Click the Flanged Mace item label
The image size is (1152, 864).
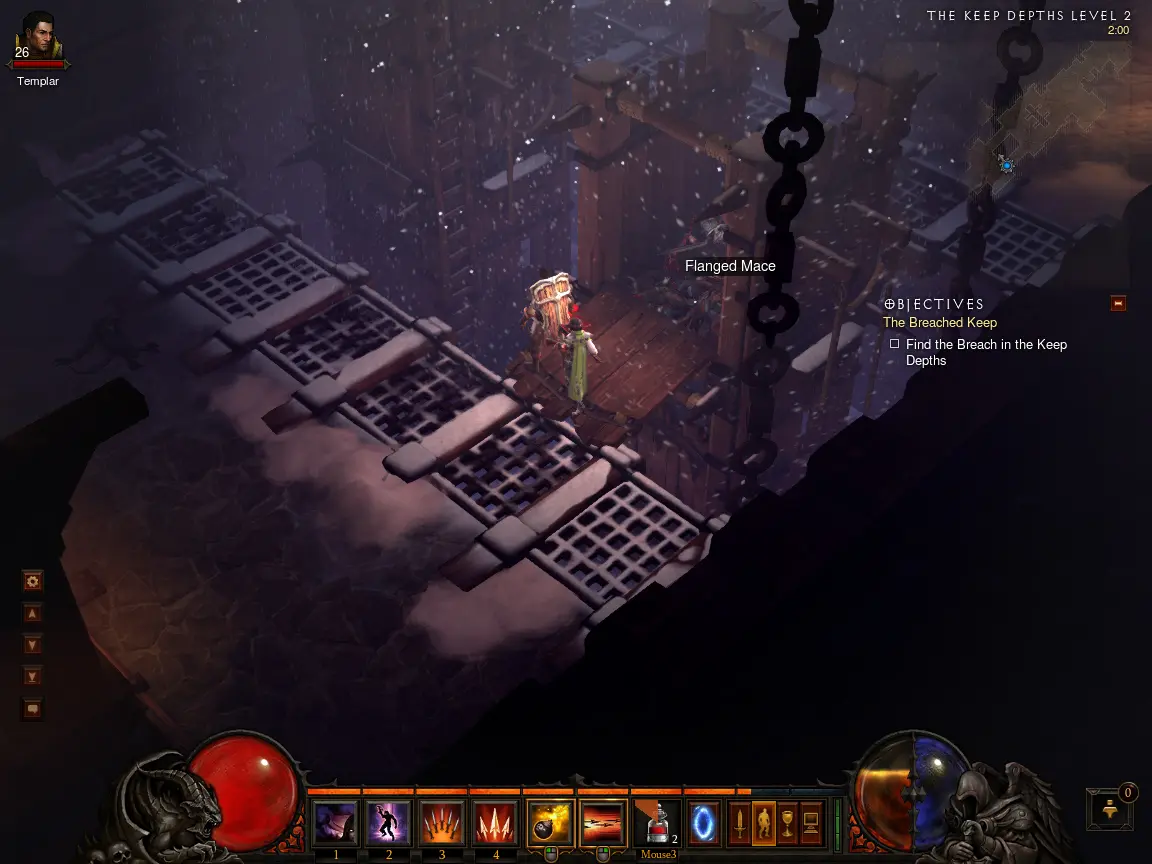[x=730, y=266]
